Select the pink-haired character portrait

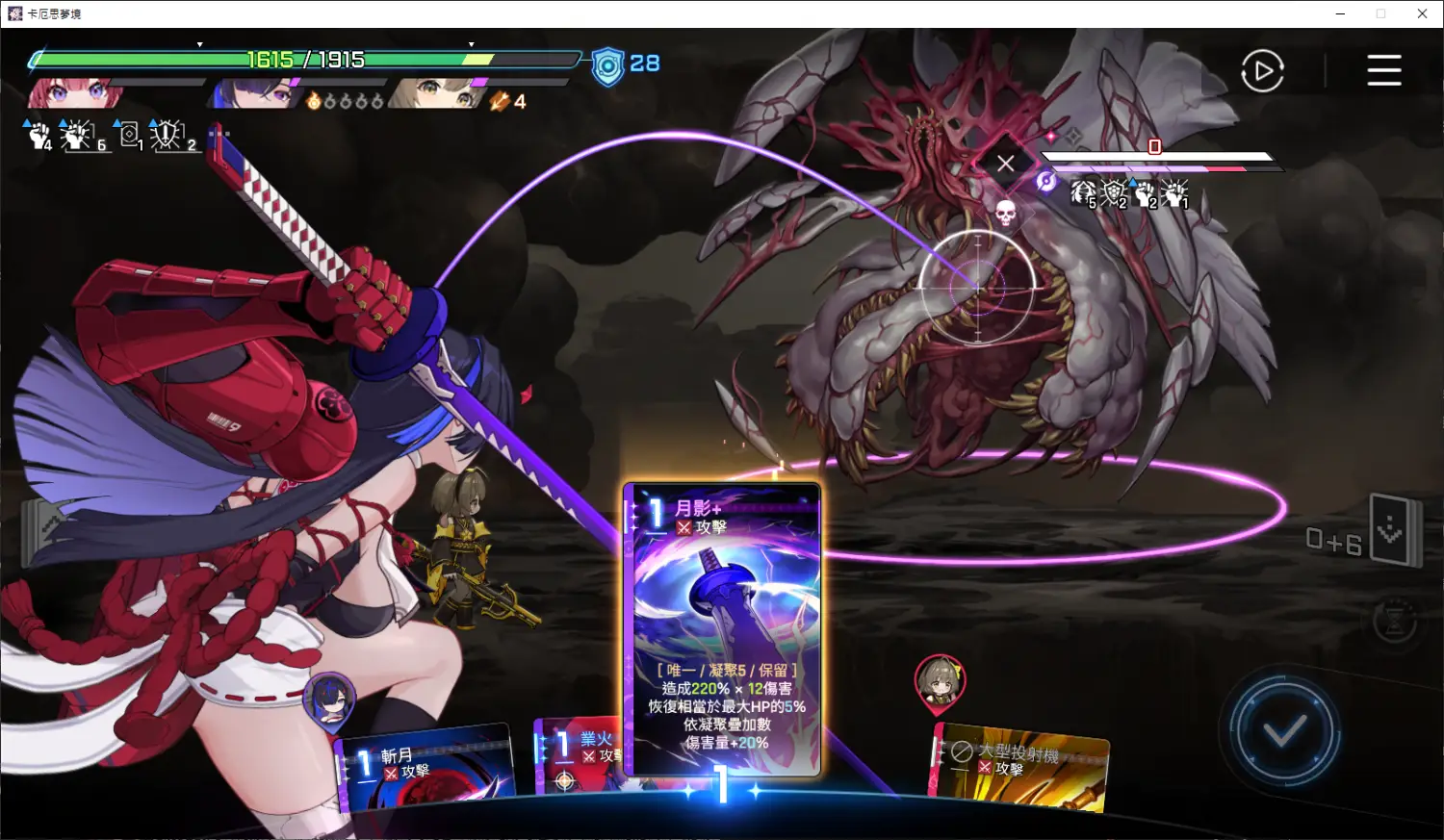(72, 94)
